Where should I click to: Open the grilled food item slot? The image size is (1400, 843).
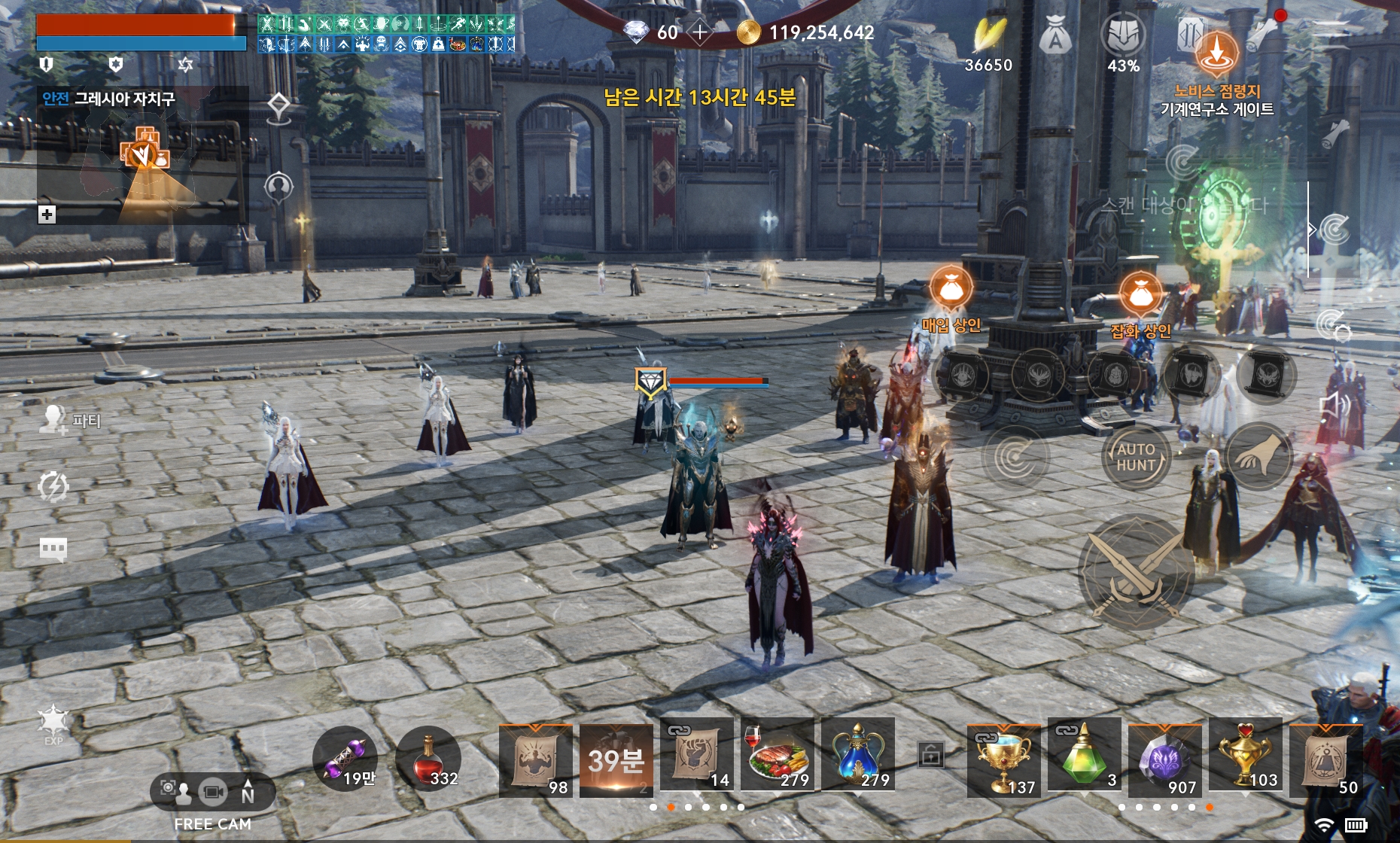(x=778, y=756)
